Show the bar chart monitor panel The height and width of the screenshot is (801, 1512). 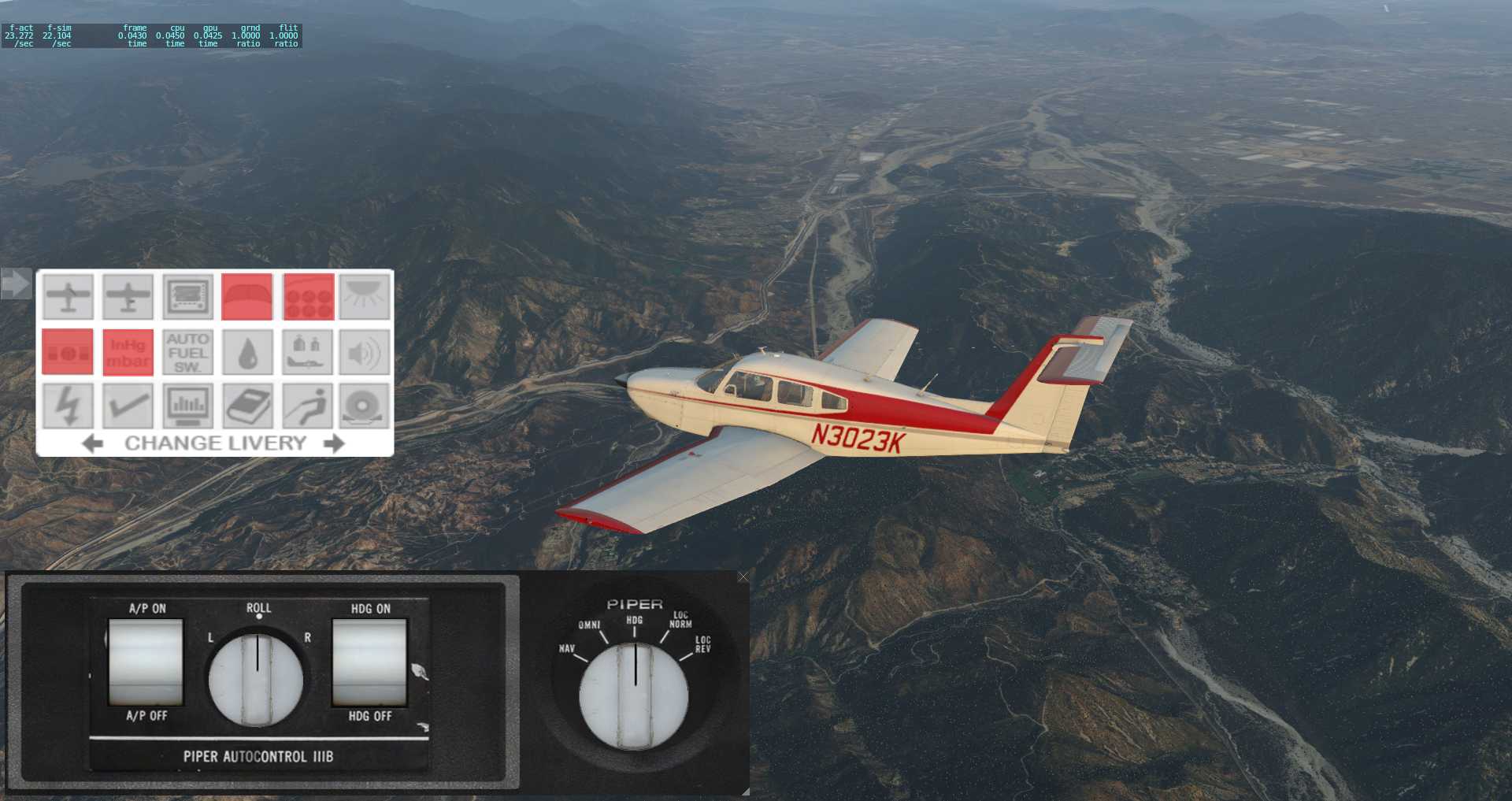[x=187, y=406]
